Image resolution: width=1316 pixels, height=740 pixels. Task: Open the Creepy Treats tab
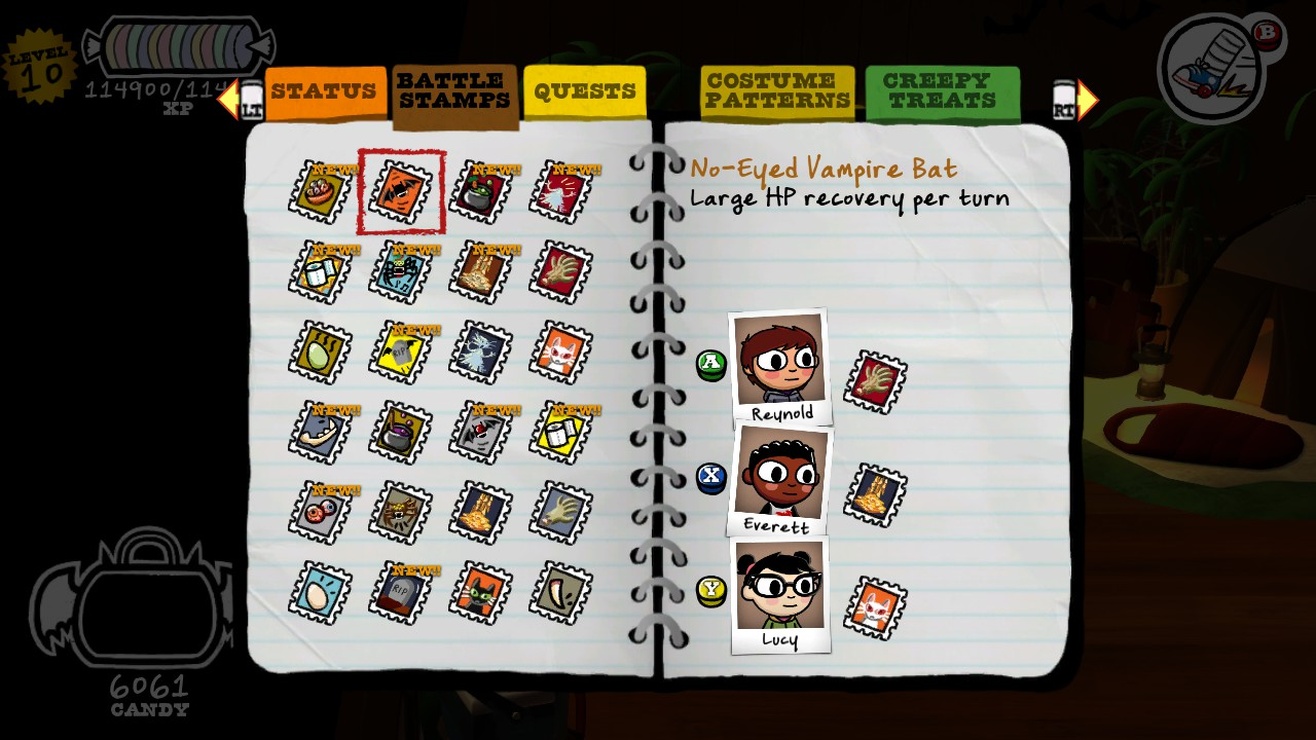(941, 89)
